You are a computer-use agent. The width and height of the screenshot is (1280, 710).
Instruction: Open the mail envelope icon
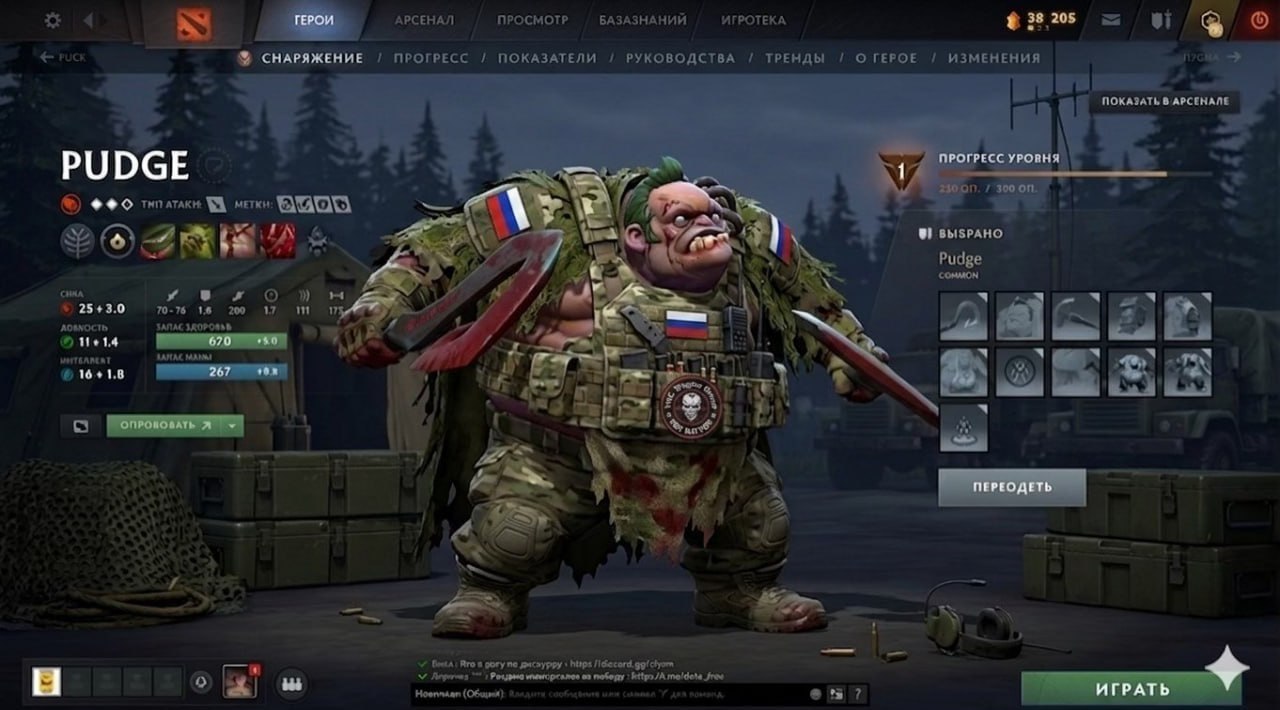point(1111,20)
